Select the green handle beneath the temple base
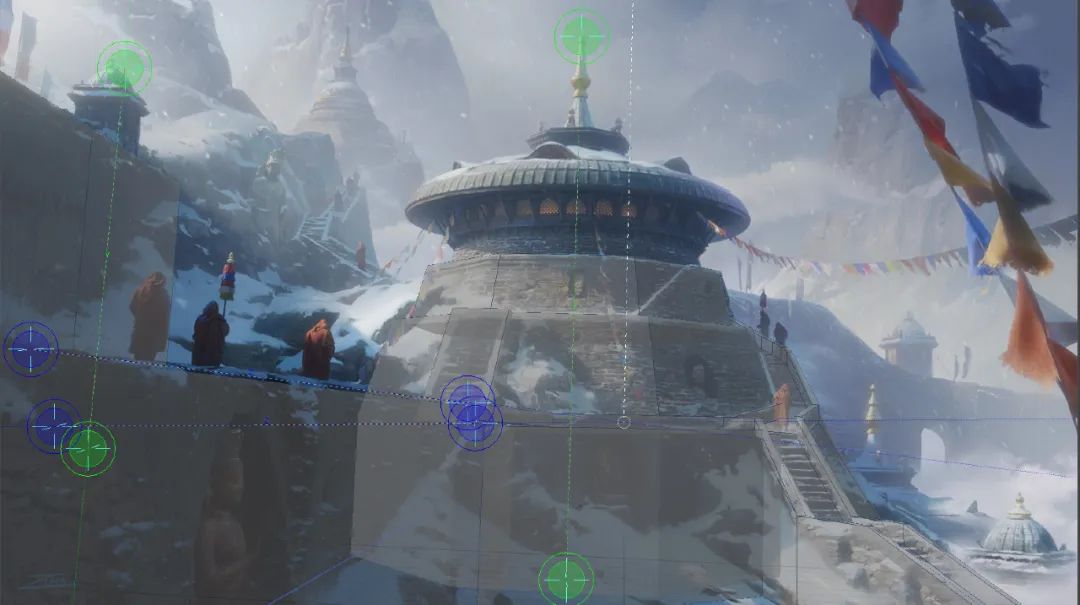 pos(566,579)
